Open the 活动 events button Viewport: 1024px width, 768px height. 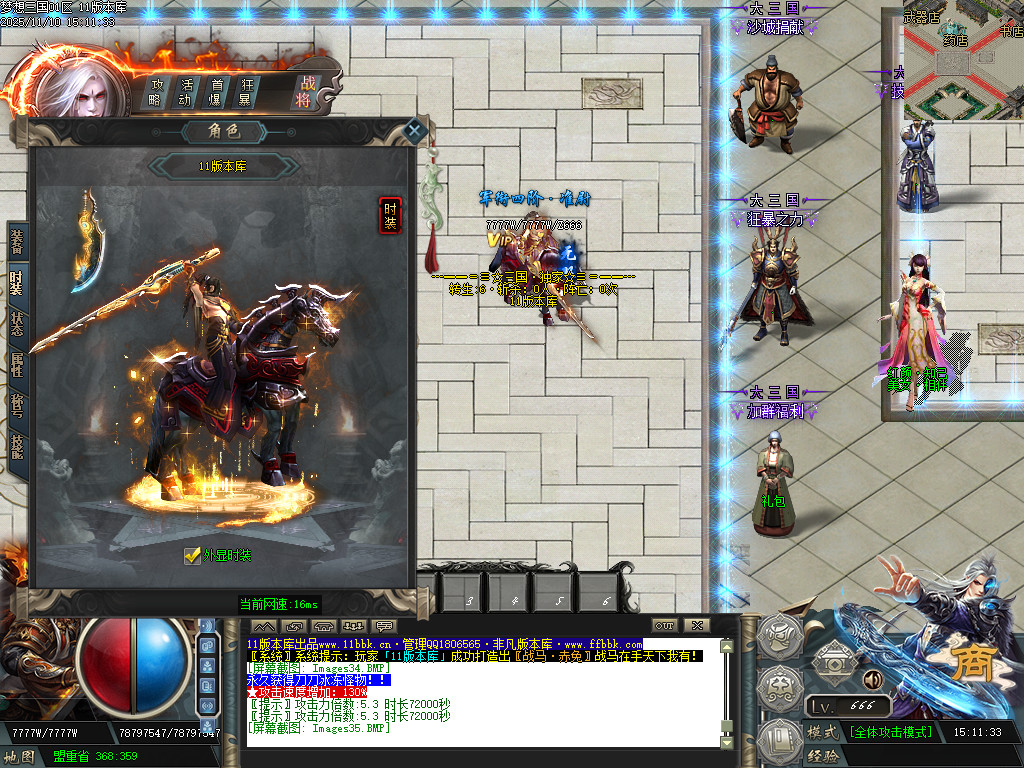coord(186,92)
